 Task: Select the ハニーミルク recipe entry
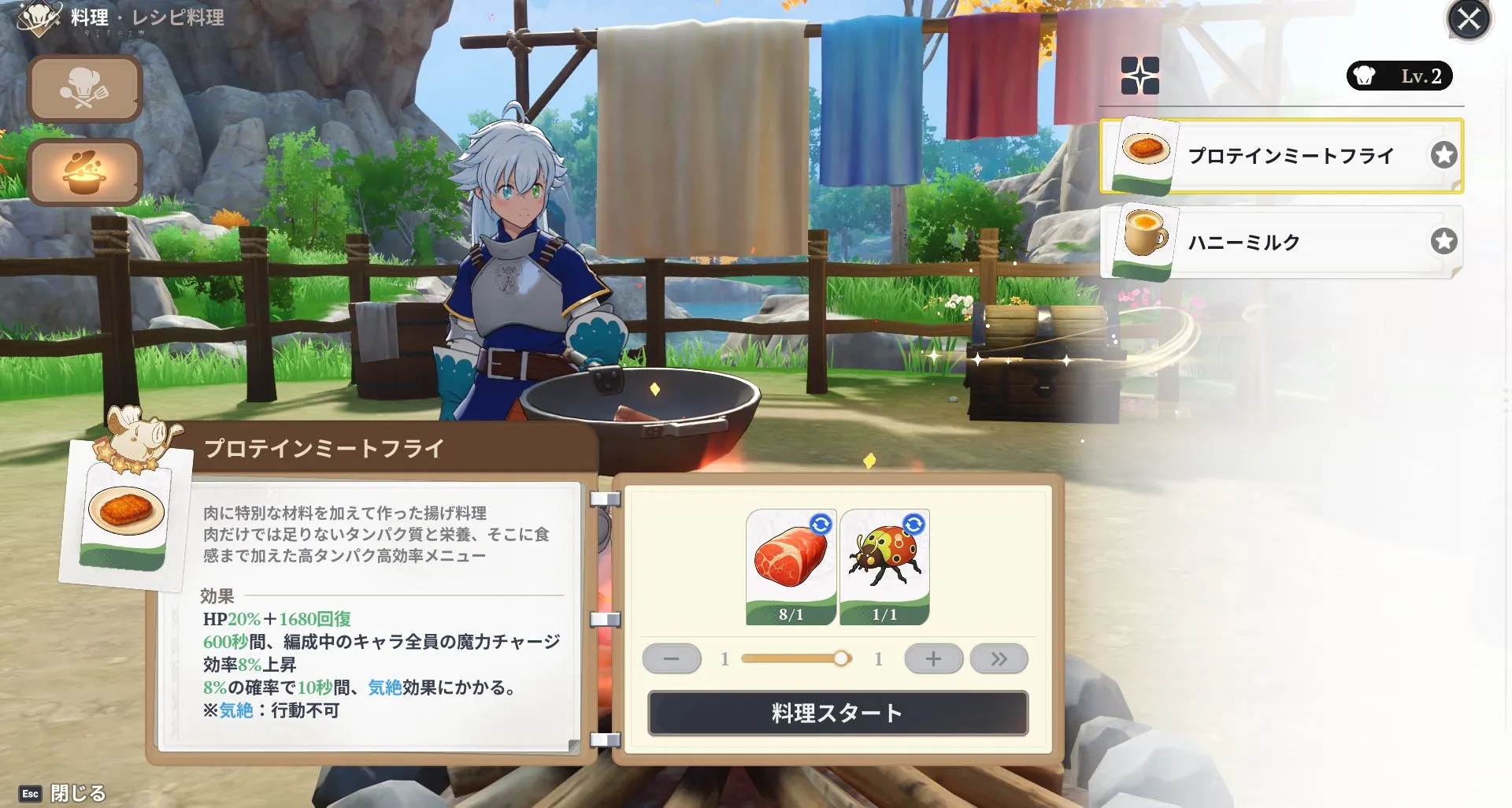pyautogui.click(x=1276, y=242)
